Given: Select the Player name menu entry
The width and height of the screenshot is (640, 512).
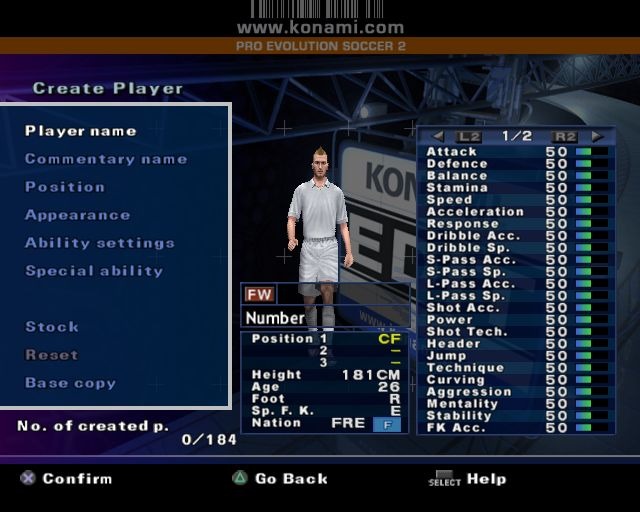Looking at the screenshot, I should pos(80,131).
